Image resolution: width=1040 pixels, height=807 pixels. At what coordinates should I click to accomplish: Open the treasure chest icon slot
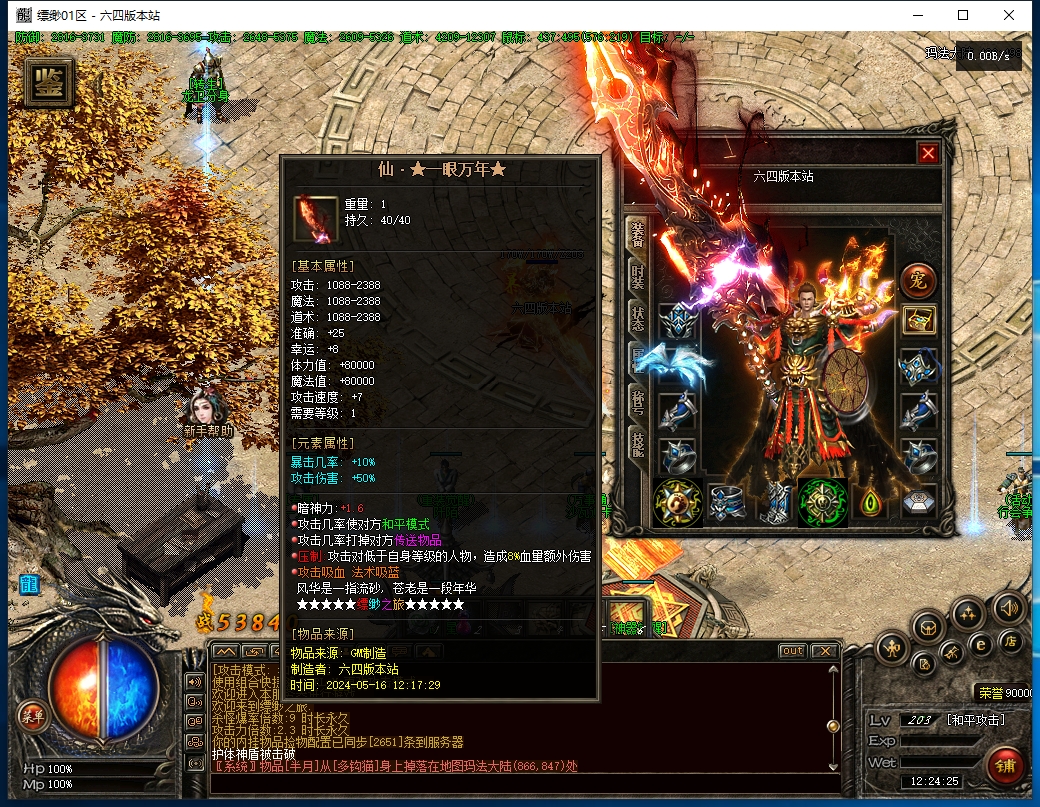[x=919, y=321]
